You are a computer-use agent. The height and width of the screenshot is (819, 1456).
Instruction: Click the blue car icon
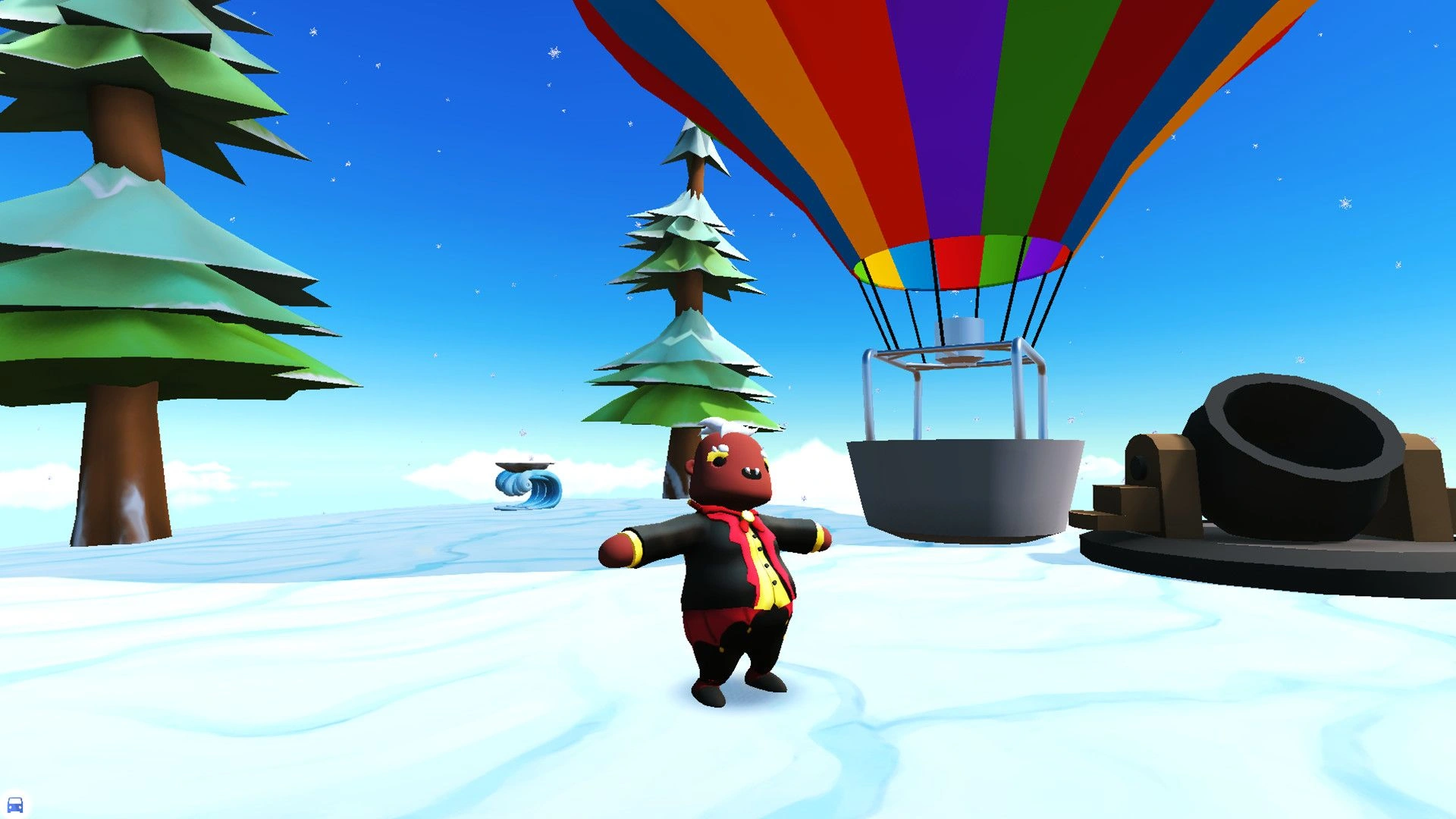click(15, 804)
